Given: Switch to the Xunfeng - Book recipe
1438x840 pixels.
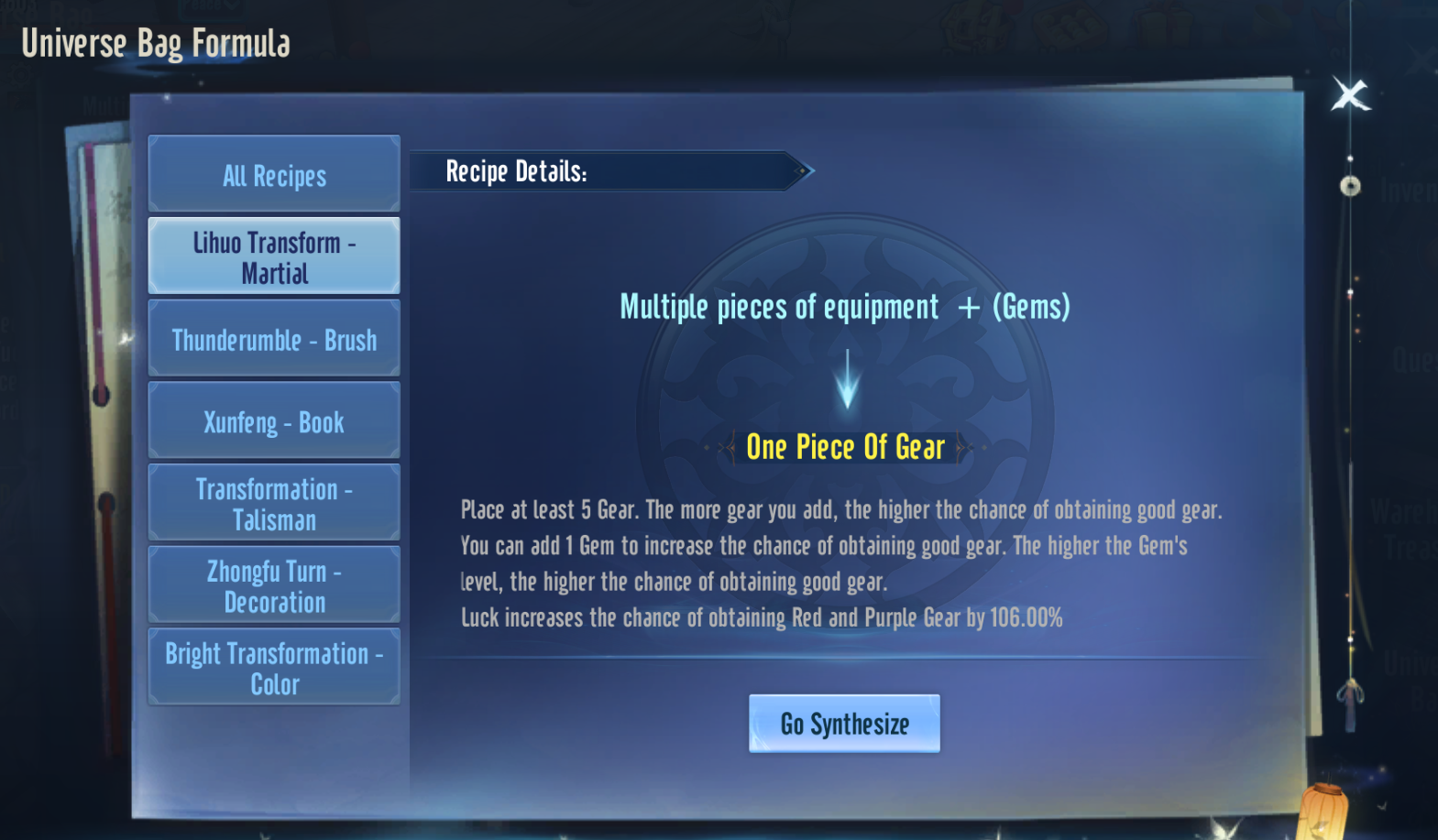Looking at the screenshot, I should 274,421.
